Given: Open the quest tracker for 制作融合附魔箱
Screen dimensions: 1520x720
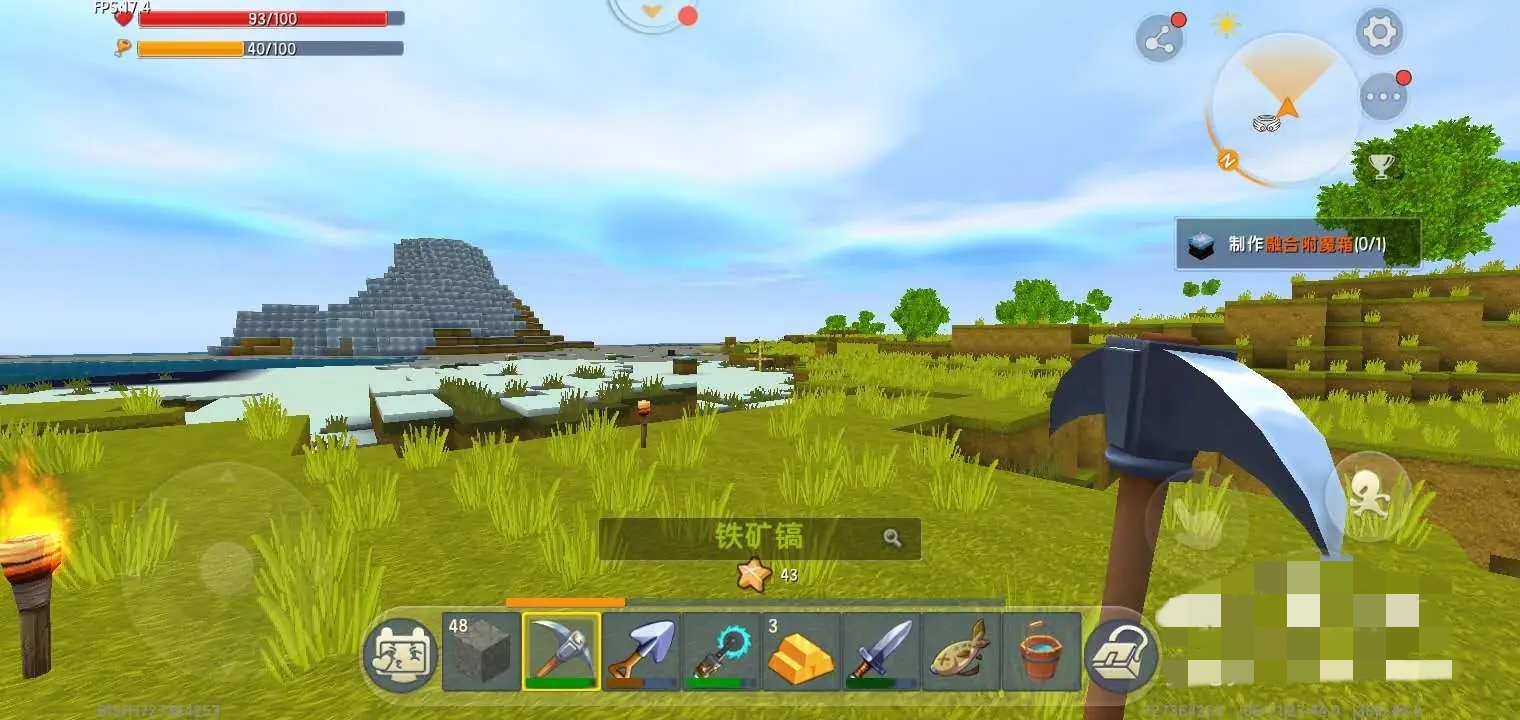Looking at the screenshot, I should pyautogui.click(x=1297, y=244).
